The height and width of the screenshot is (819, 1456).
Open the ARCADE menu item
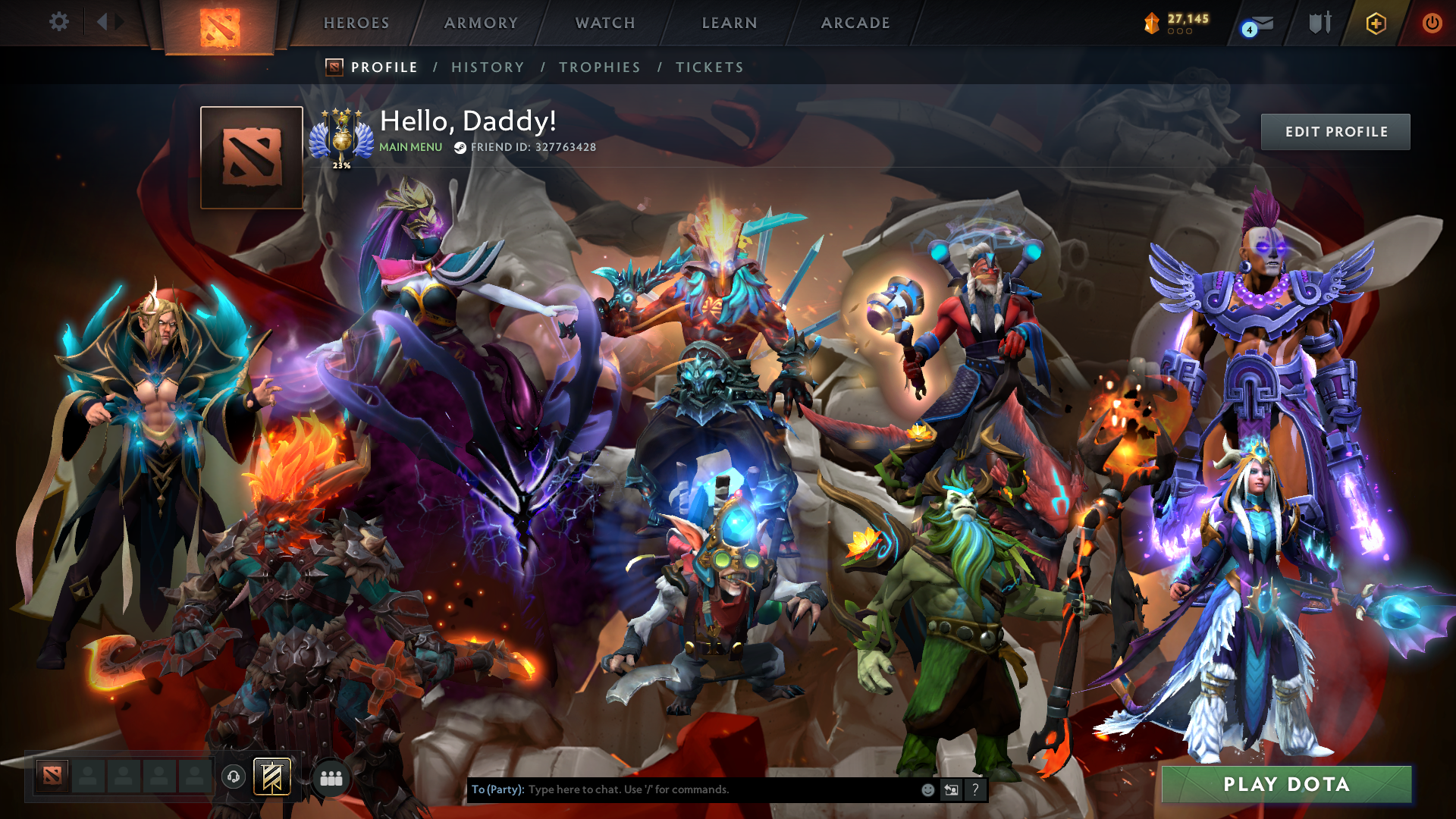[855, 23]
